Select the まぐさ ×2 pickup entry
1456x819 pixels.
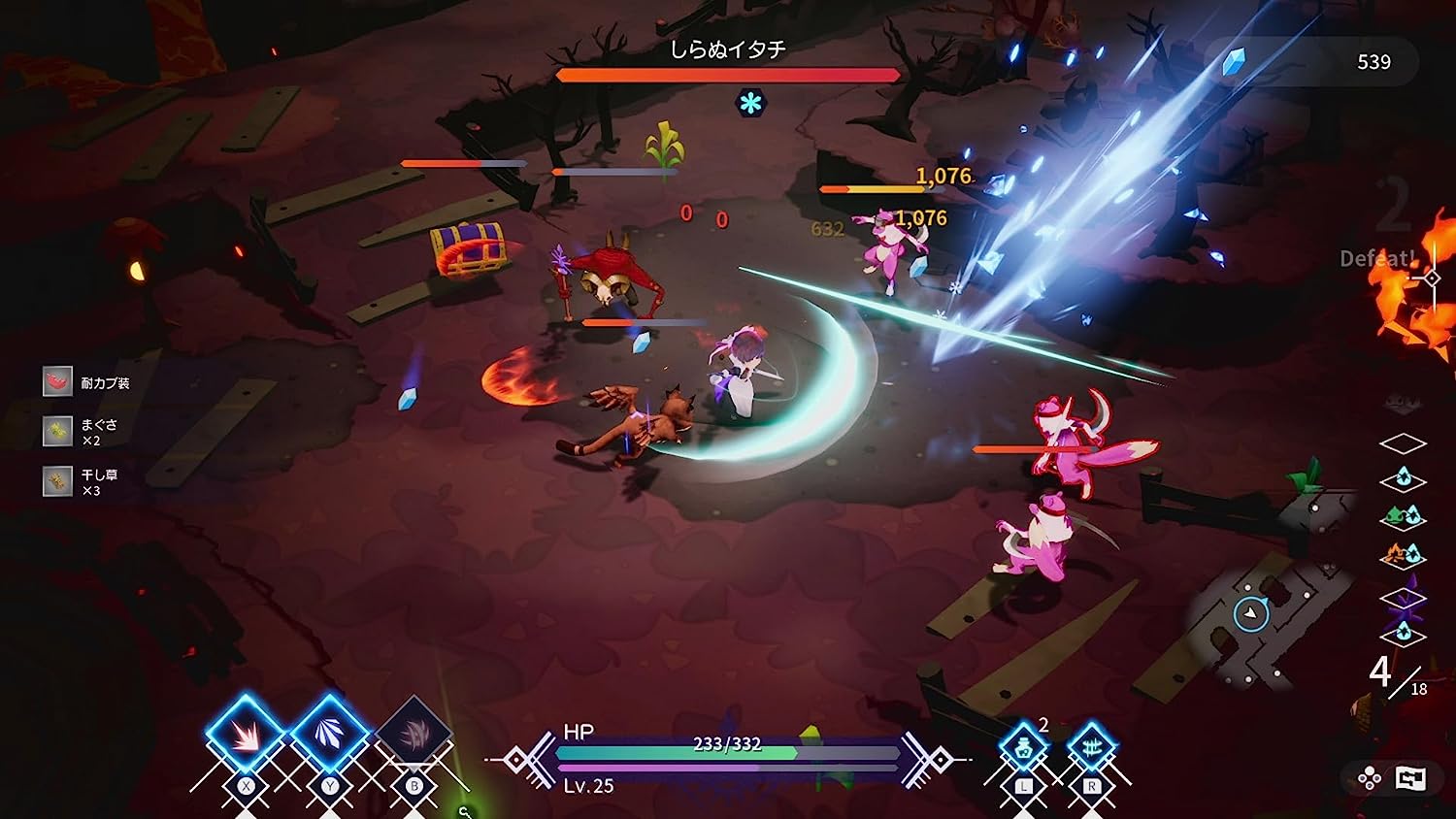point(82,432)
